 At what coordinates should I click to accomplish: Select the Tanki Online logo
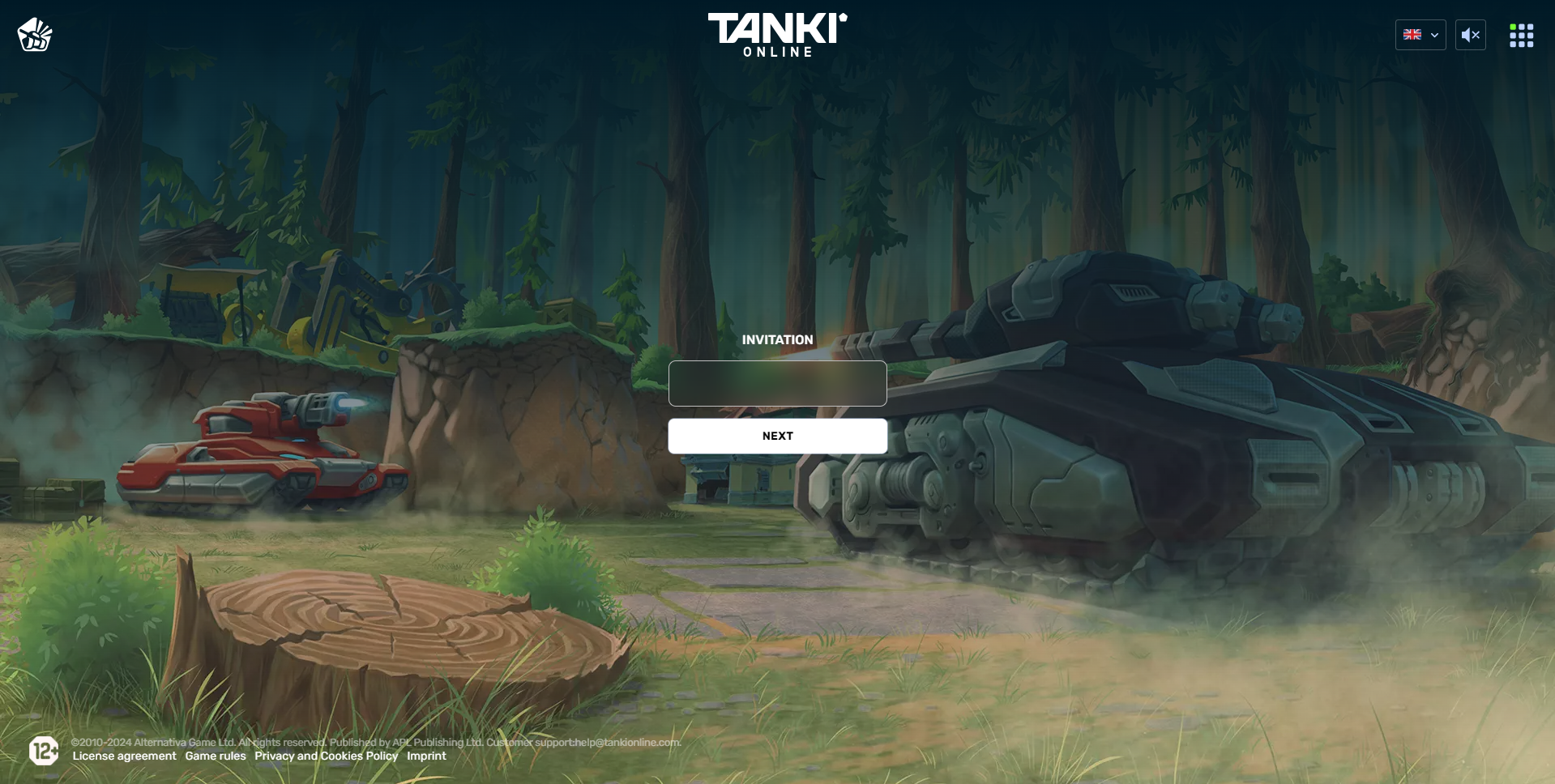coord(777,34)
